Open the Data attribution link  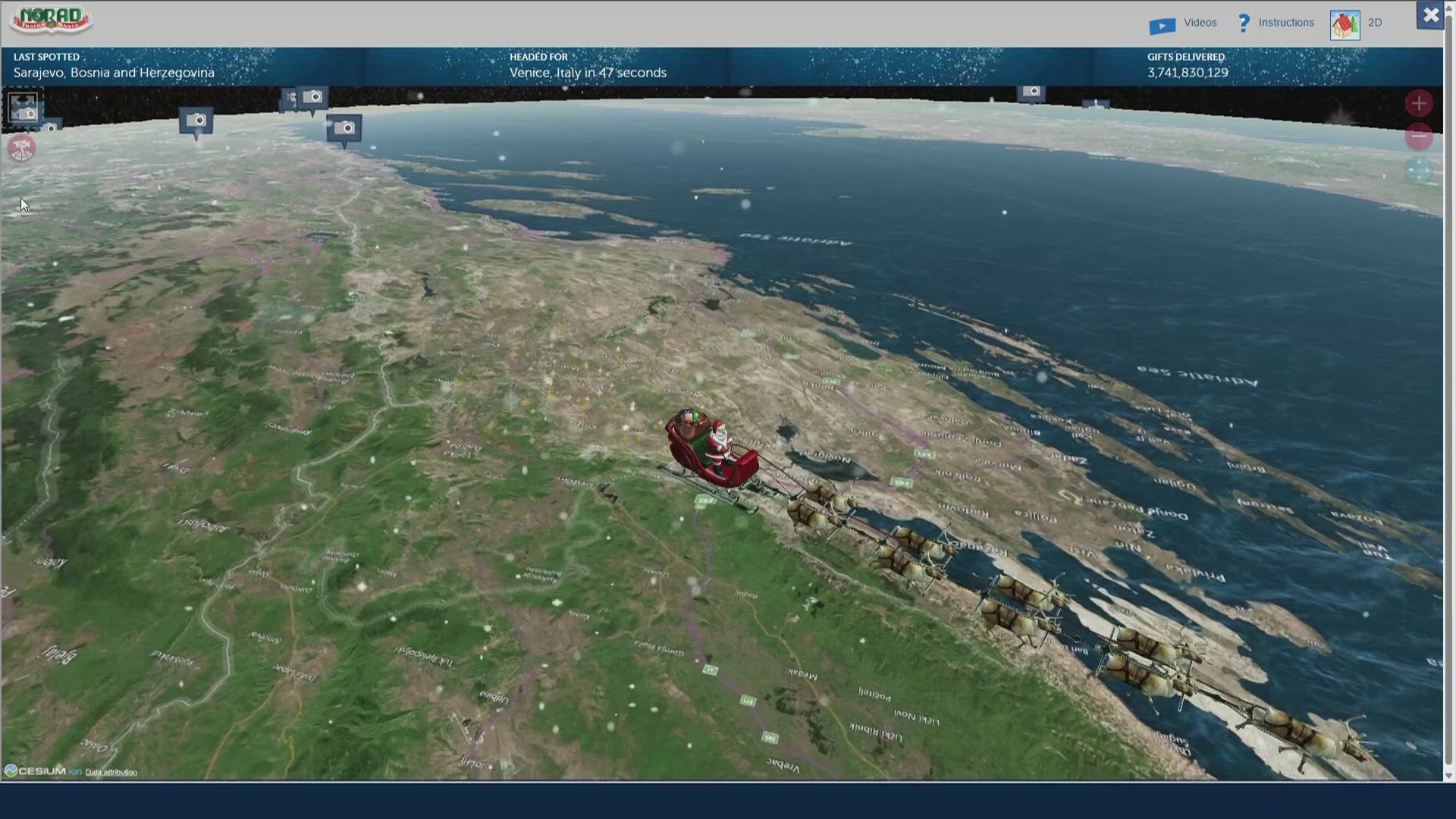click(111, 772)
